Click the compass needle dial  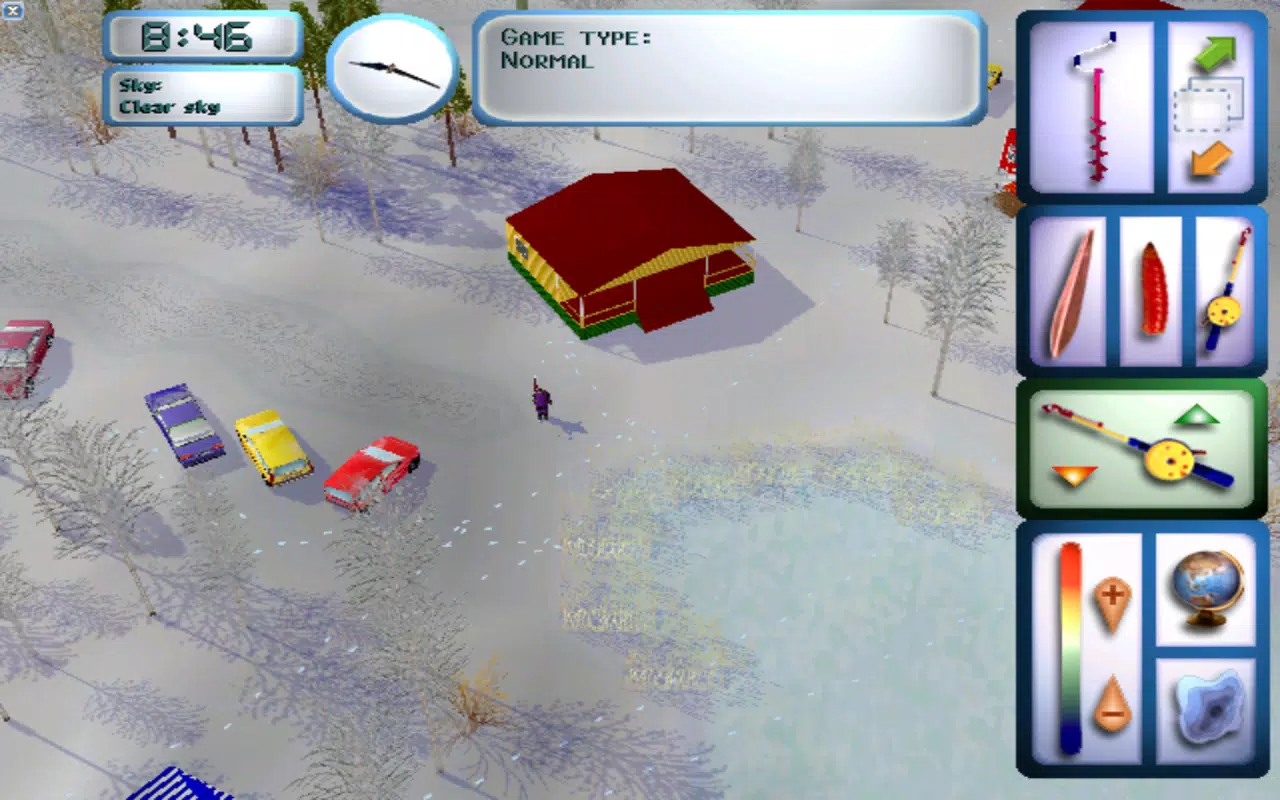392,68
